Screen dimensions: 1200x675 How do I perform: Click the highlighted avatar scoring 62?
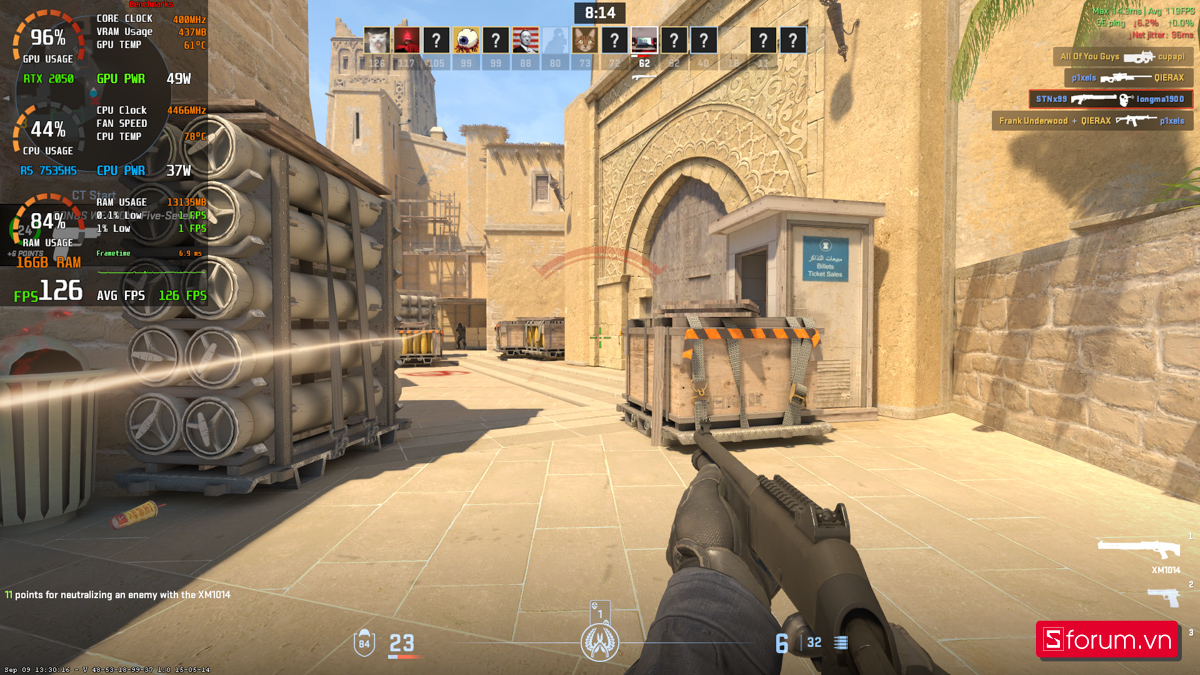click(644, 40)
